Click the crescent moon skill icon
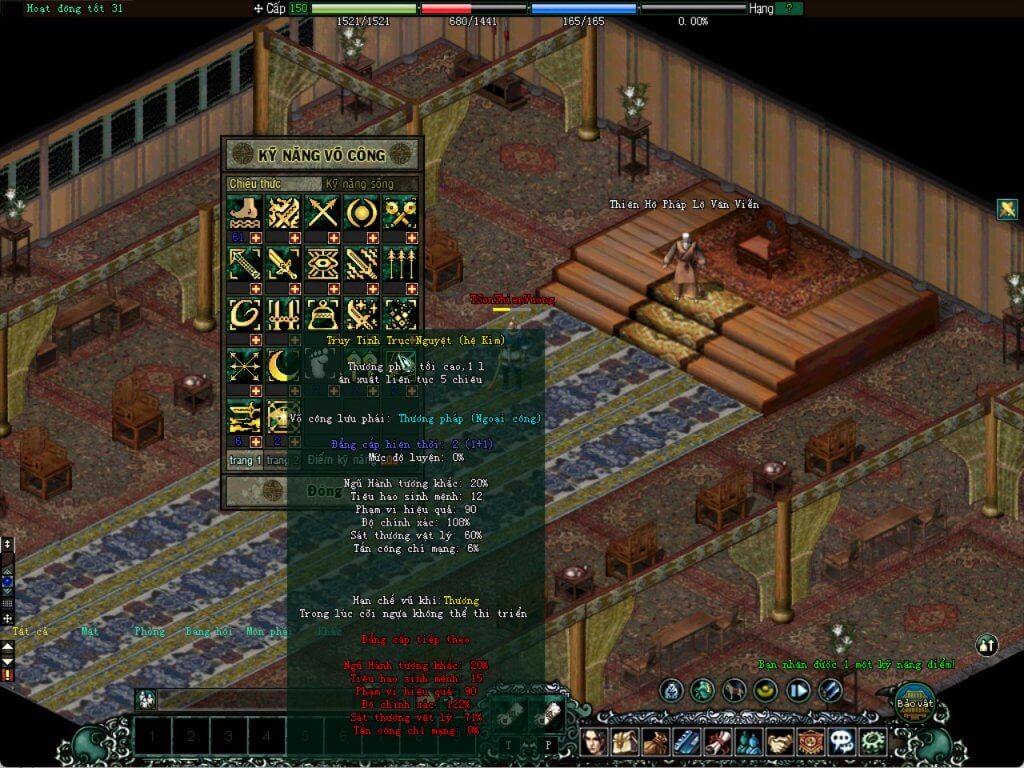Screen dimensions: 1024x768 283,365
